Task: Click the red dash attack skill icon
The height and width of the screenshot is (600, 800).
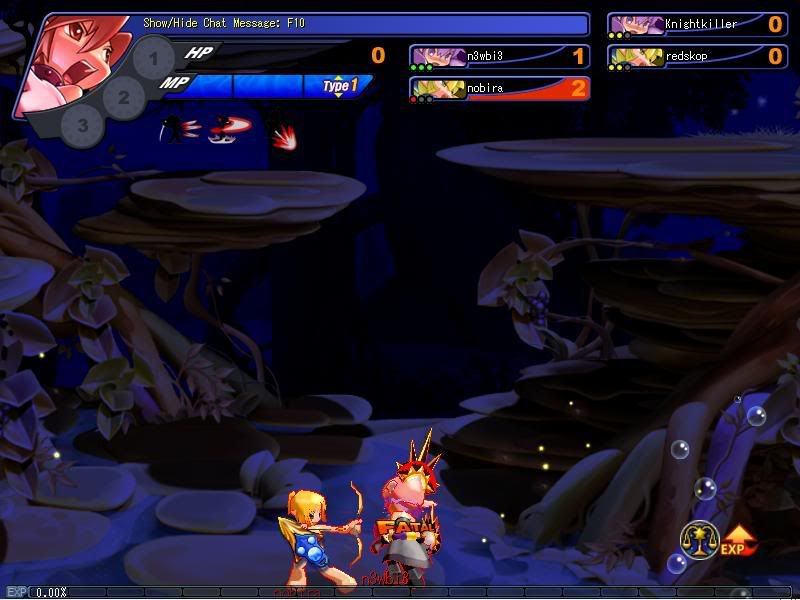Action: (230, 130)
